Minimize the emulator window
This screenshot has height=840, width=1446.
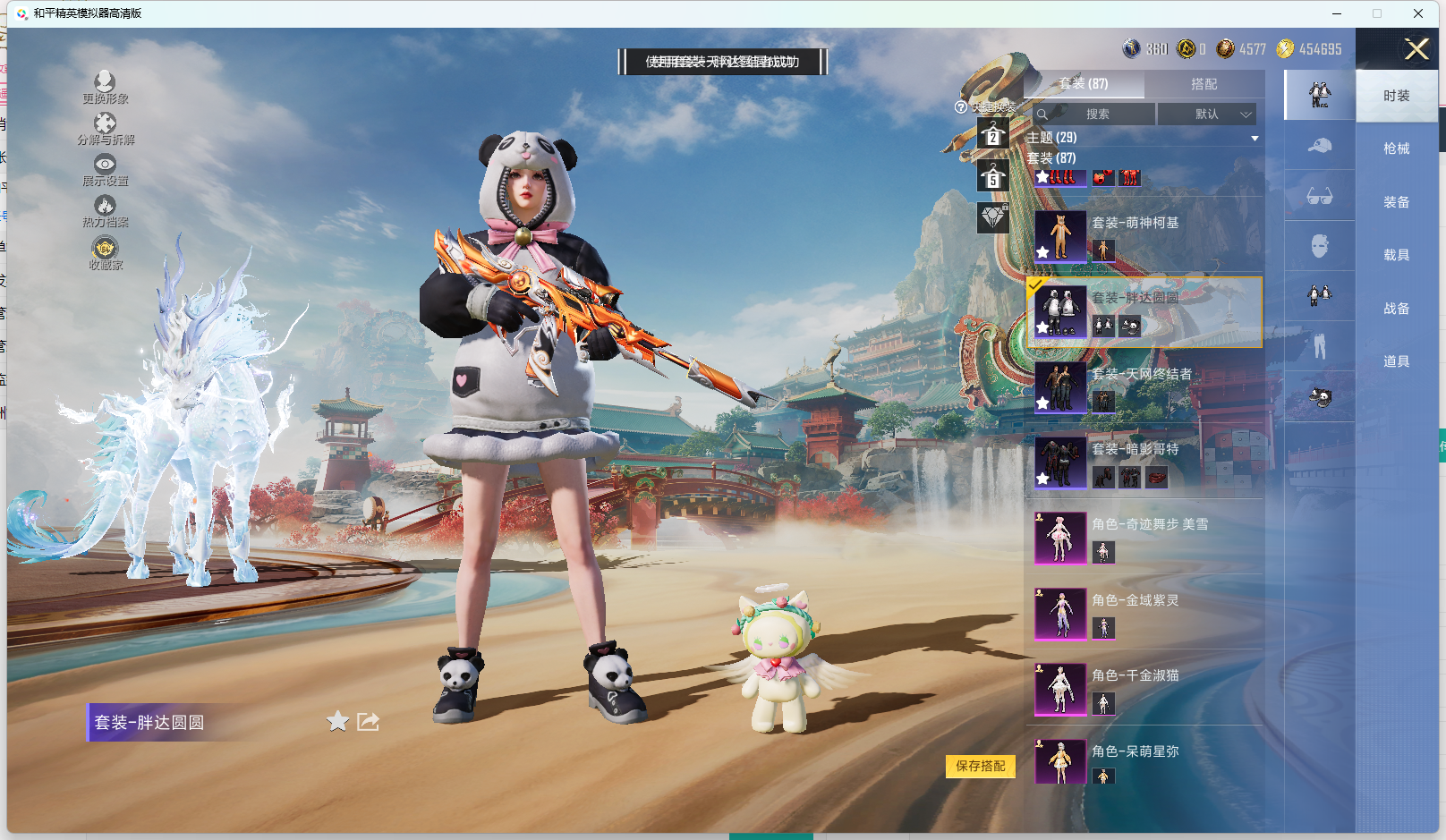point(1336,13)
